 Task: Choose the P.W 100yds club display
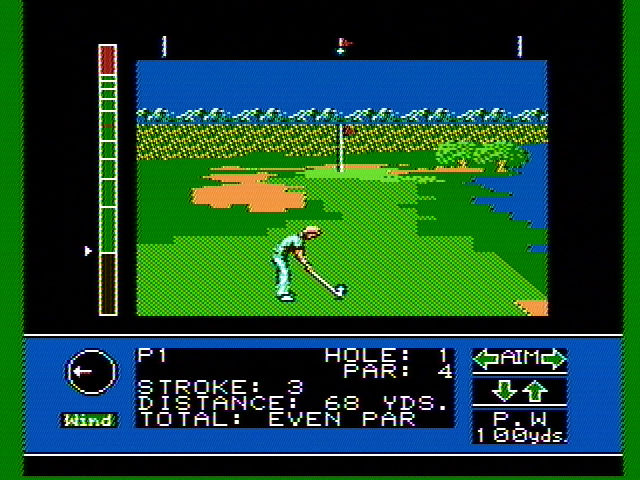(x=520, y=427)
